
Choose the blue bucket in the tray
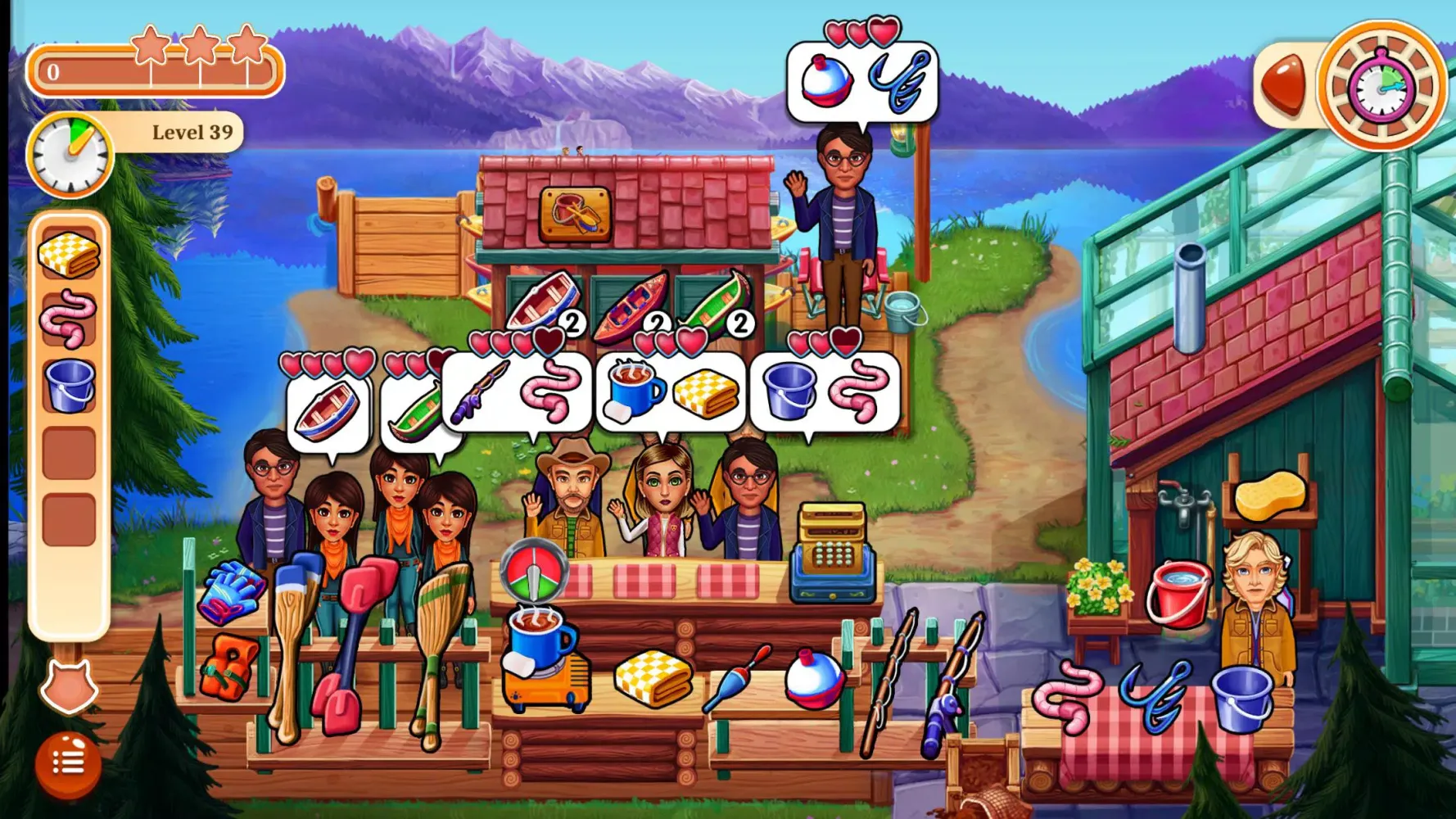(x=69, y=386)
